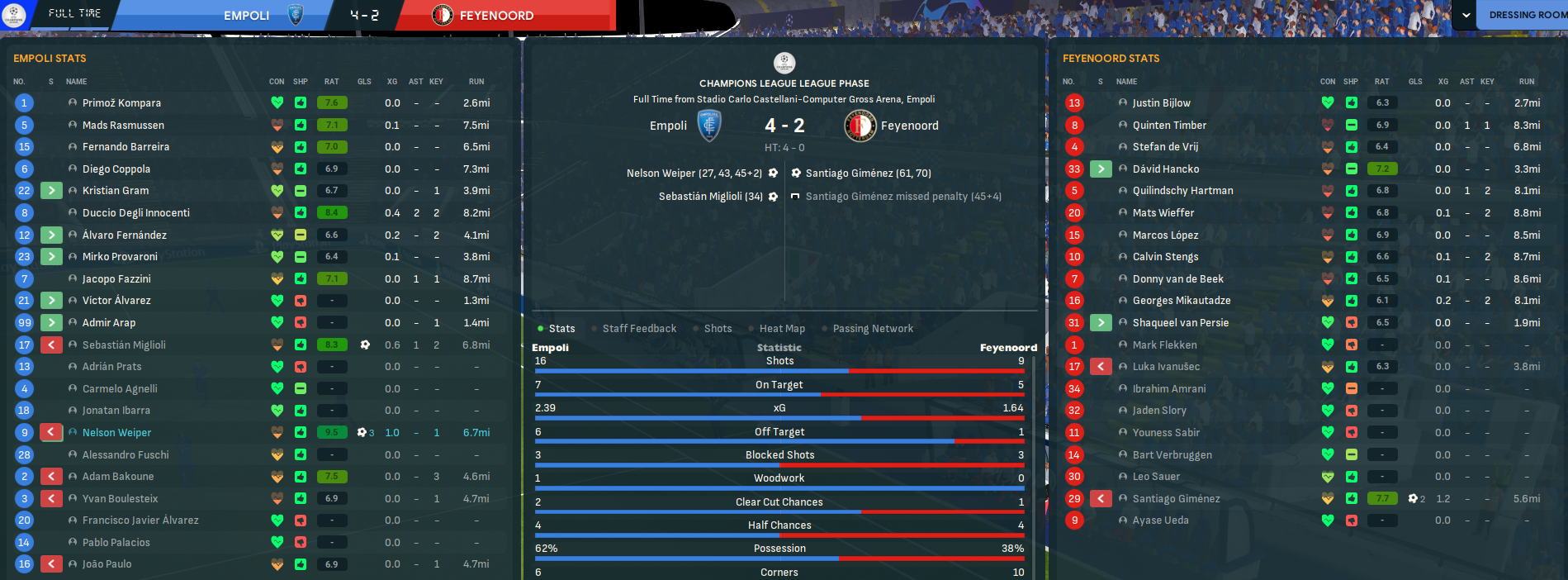The width and height of the screenshot is (1568, 580).
Task: Sort Feyenoord players by RUN column
Action: click(1526, 82)
